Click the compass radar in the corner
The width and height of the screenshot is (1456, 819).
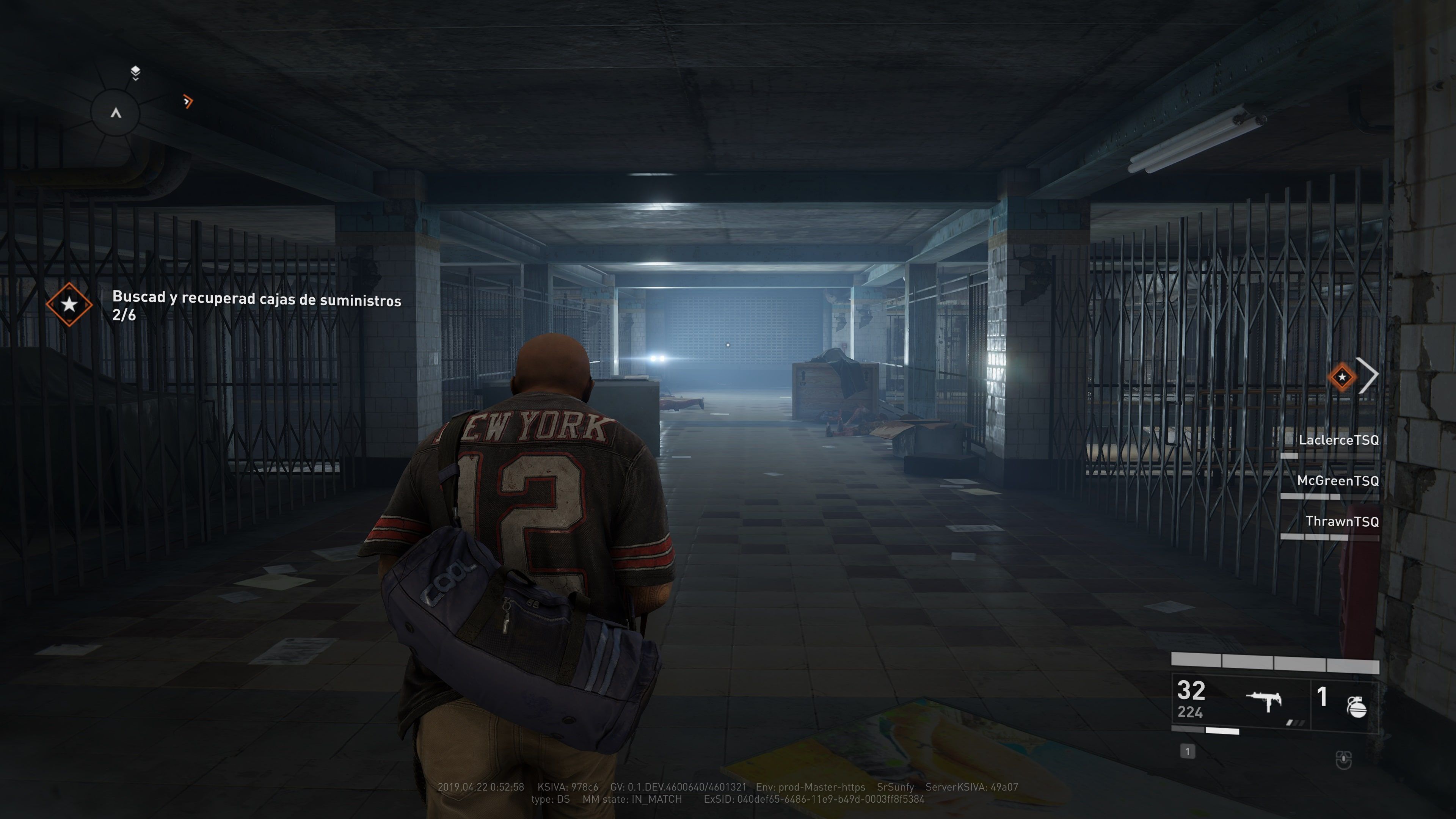pos(116,113)
